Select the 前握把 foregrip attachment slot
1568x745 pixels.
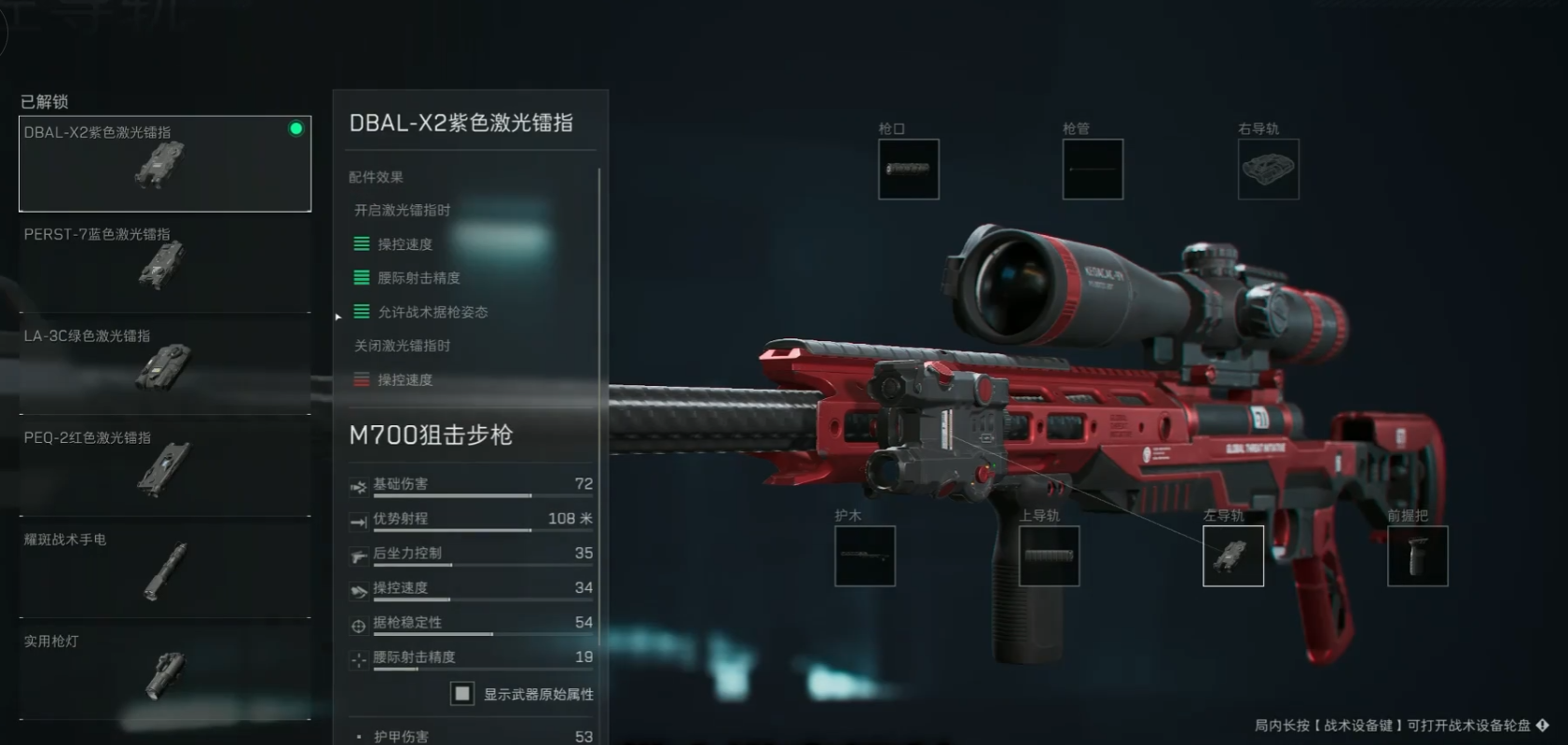click(x=1417, y=556)
